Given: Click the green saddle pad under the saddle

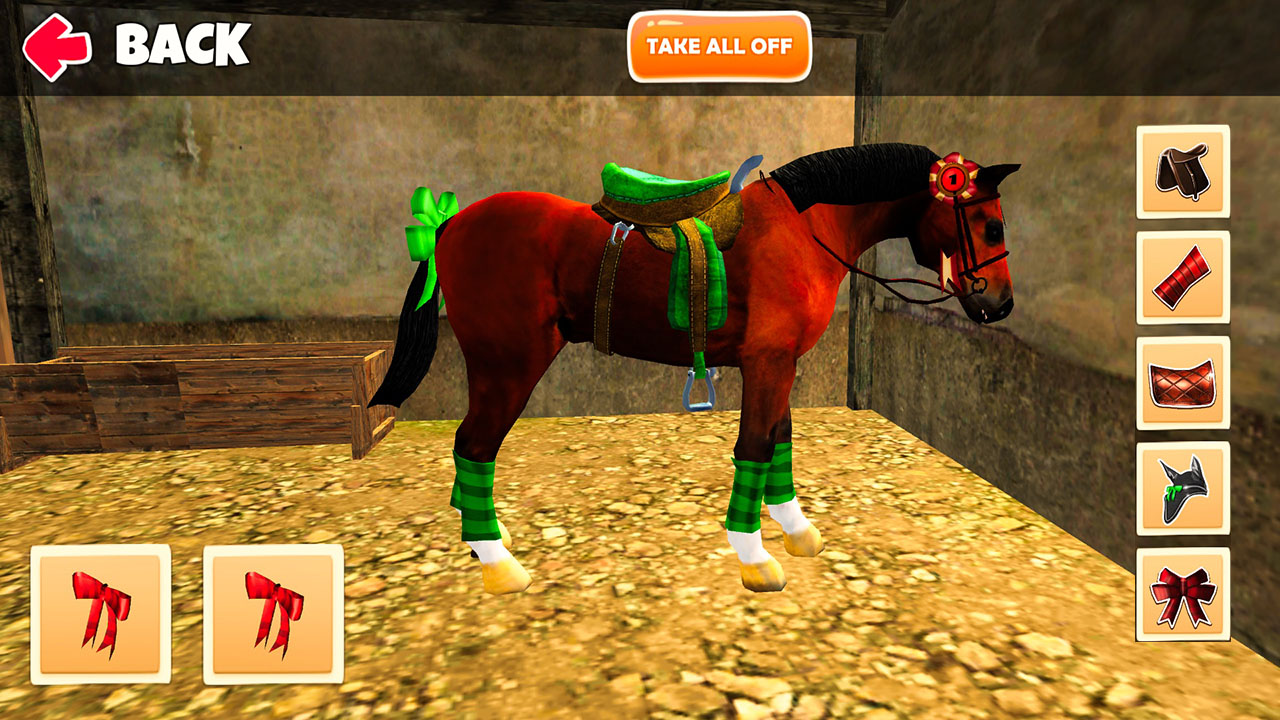Looking at the screenshot, I should pos(703,280).
